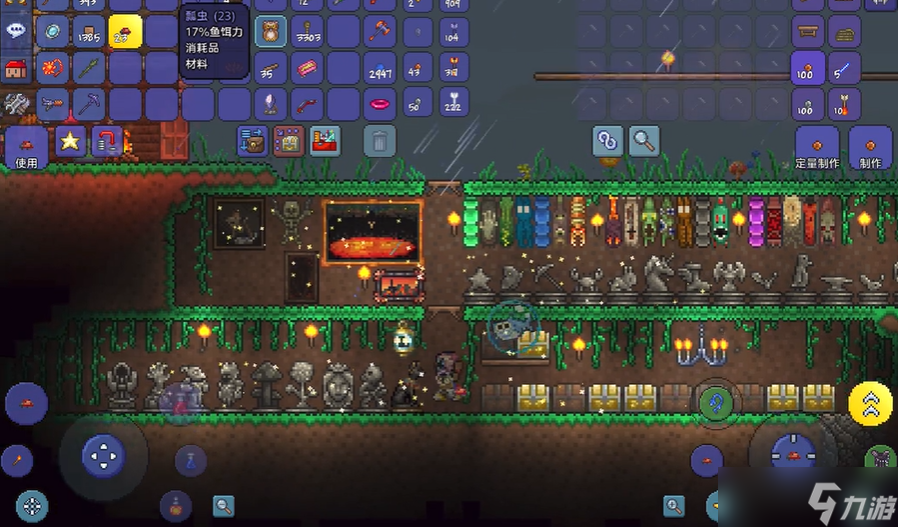Screen dimensions: 898x527
Task: Toggle the favorite star button
Action: (70, 142)
